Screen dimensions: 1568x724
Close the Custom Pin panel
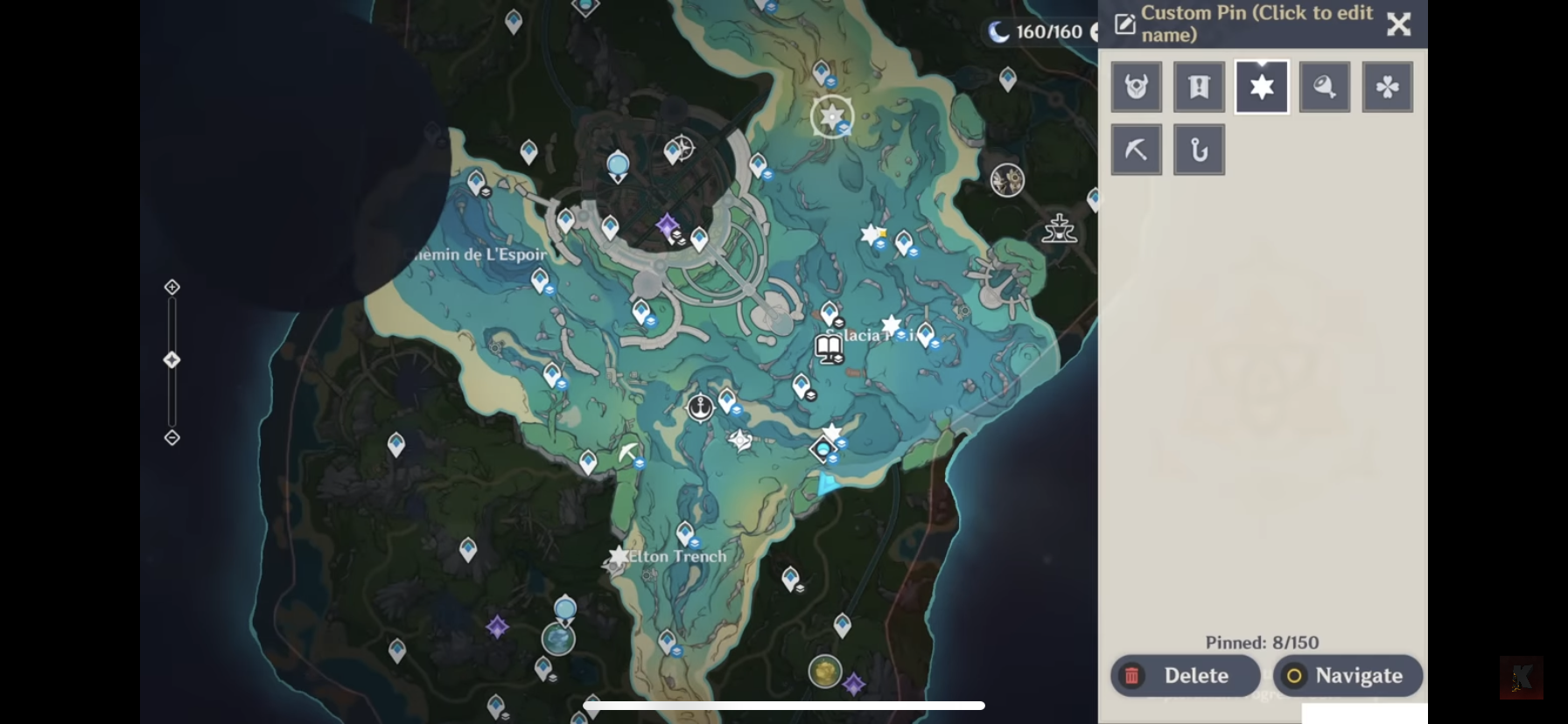1397,24
